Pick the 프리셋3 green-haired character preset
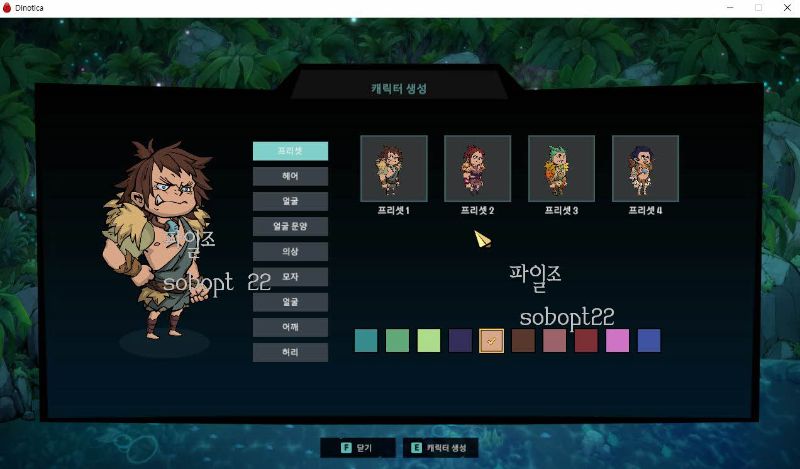Viewport: 800px width, 469px height. [x=562, y=168]
